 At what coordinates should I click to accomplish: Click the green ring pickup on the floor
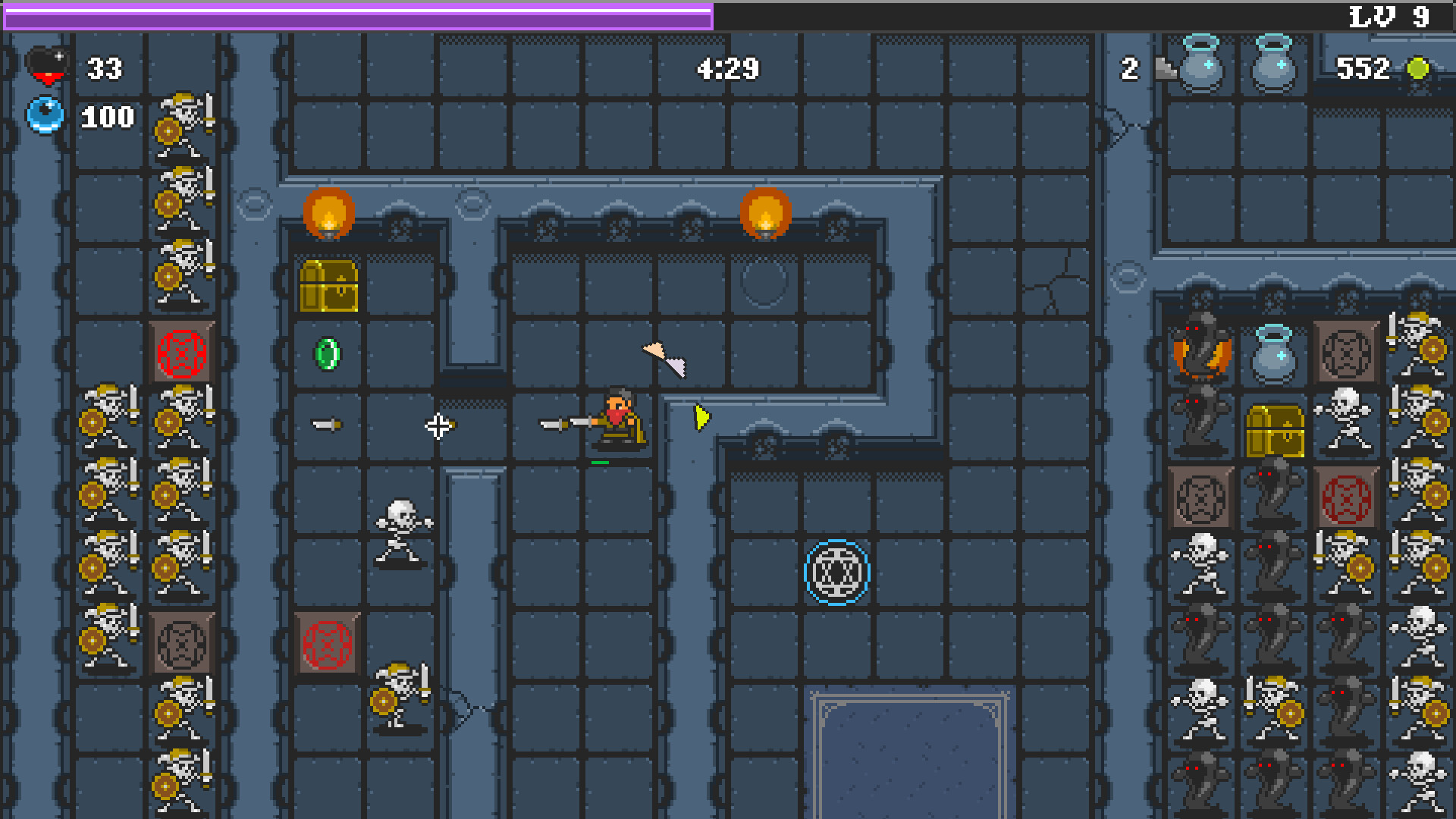(x=326, y=353)
